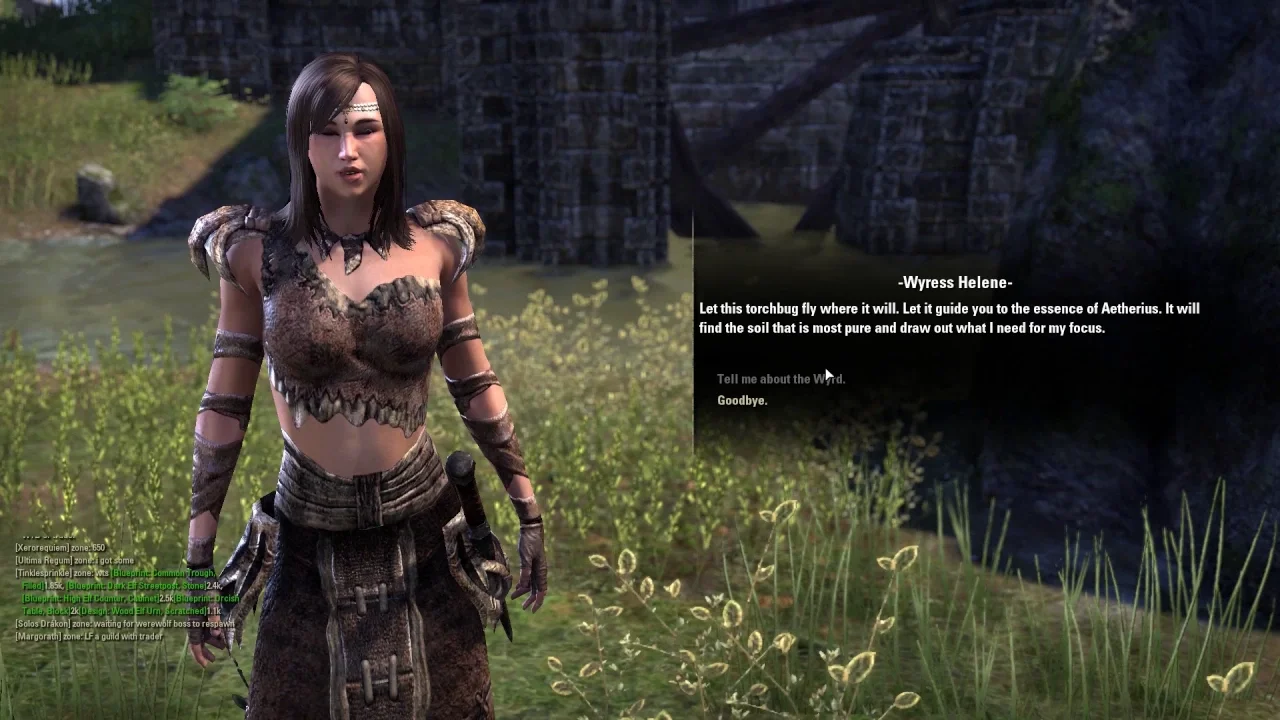Ask Wyress Helene about the Wyrd
The image size is (1280, 720).
(780, 379)
